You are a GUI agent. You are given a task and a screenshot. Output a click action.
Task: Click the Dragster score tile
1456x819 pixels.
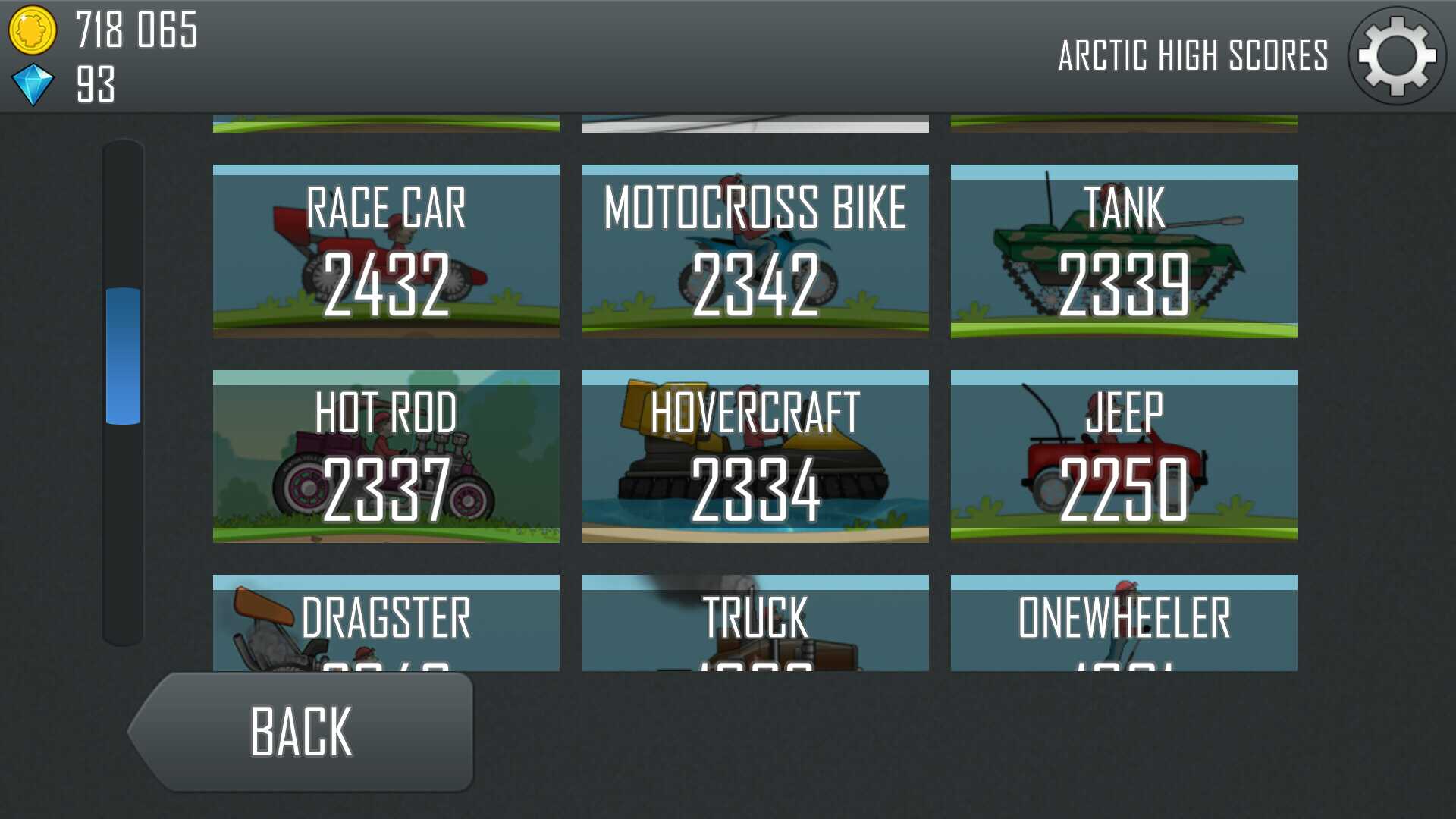[386, 623]
